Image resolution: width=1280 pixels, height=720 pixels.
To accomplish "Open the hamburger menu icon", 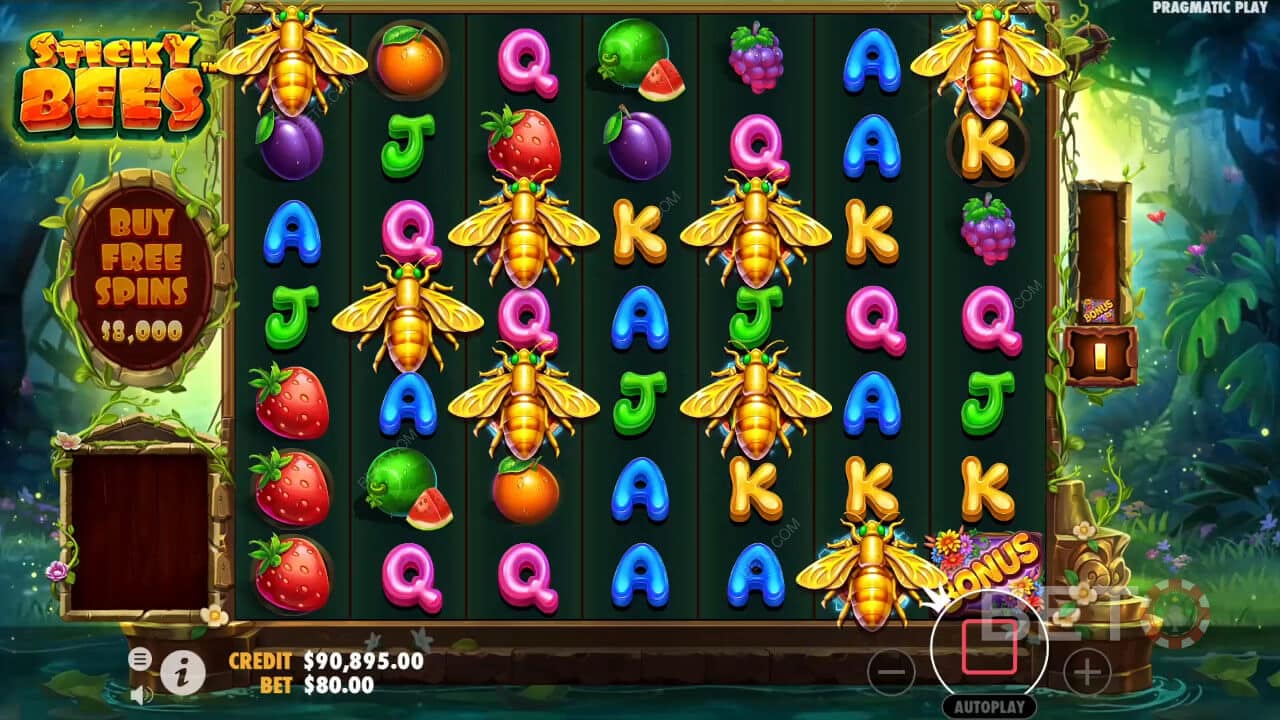I will pos(140,658).
